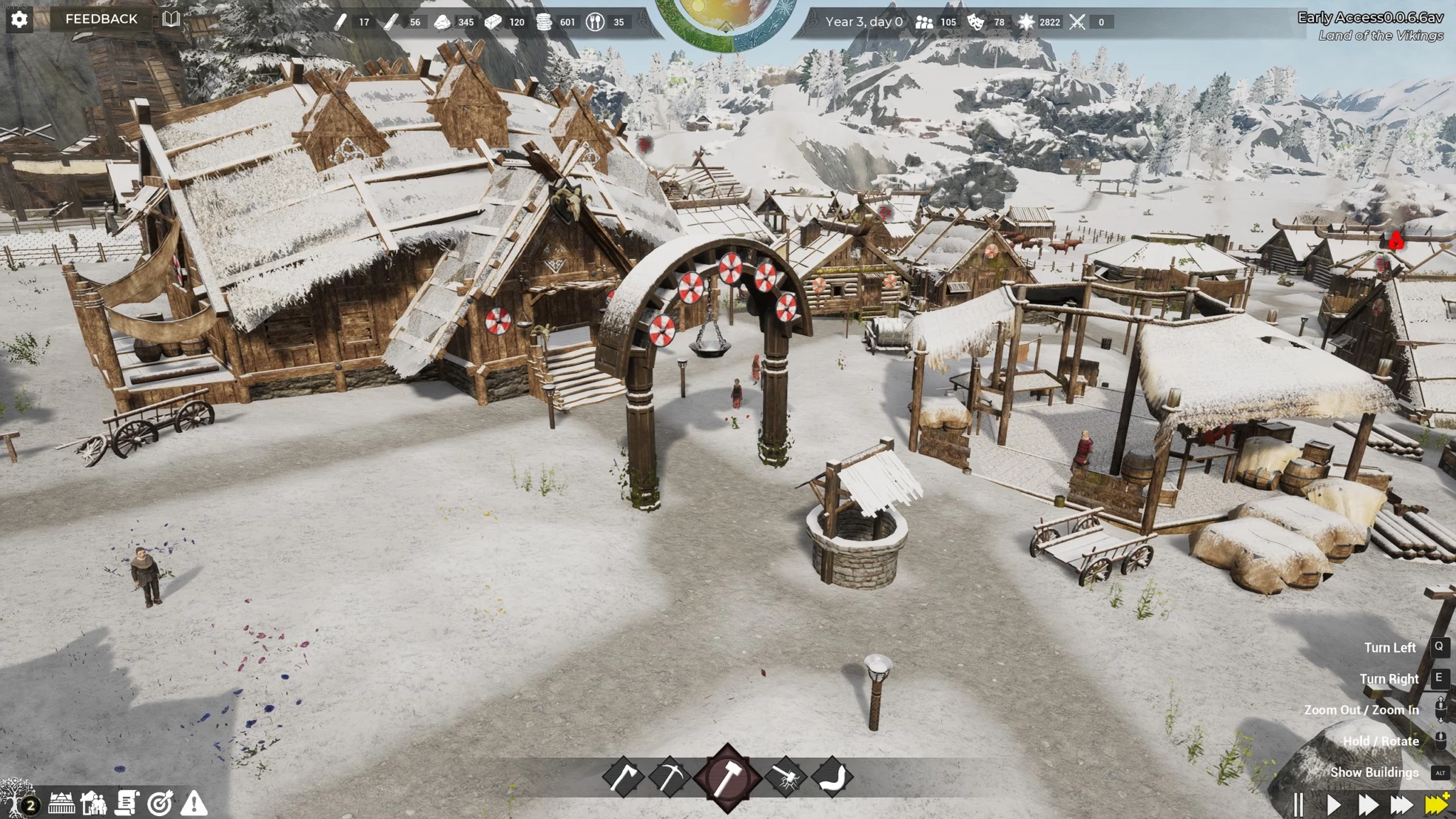
Task: Set game speed to normal play
Action: pyautogui.click(x=1334, y=805)
